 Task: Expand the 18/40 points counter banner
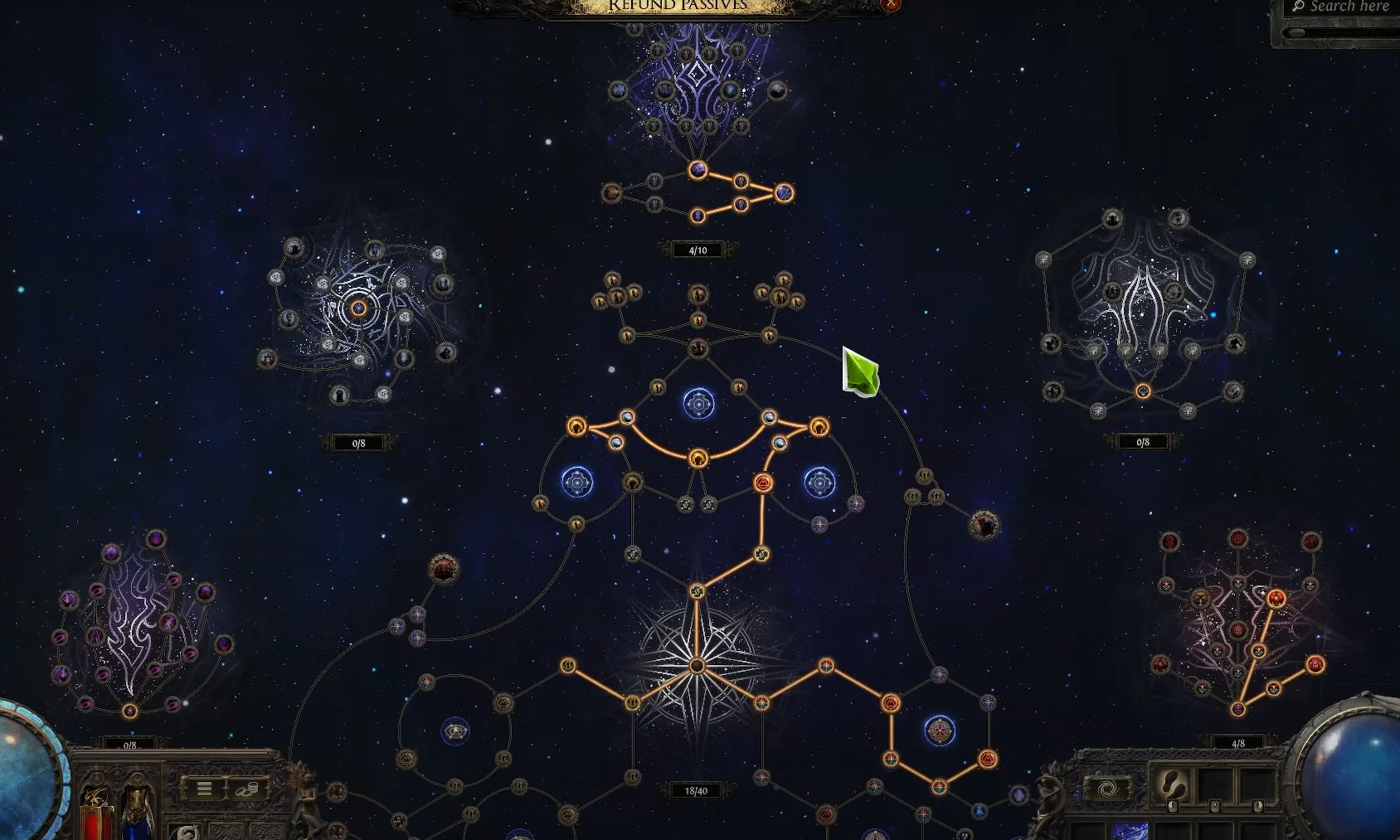point(697,790)
